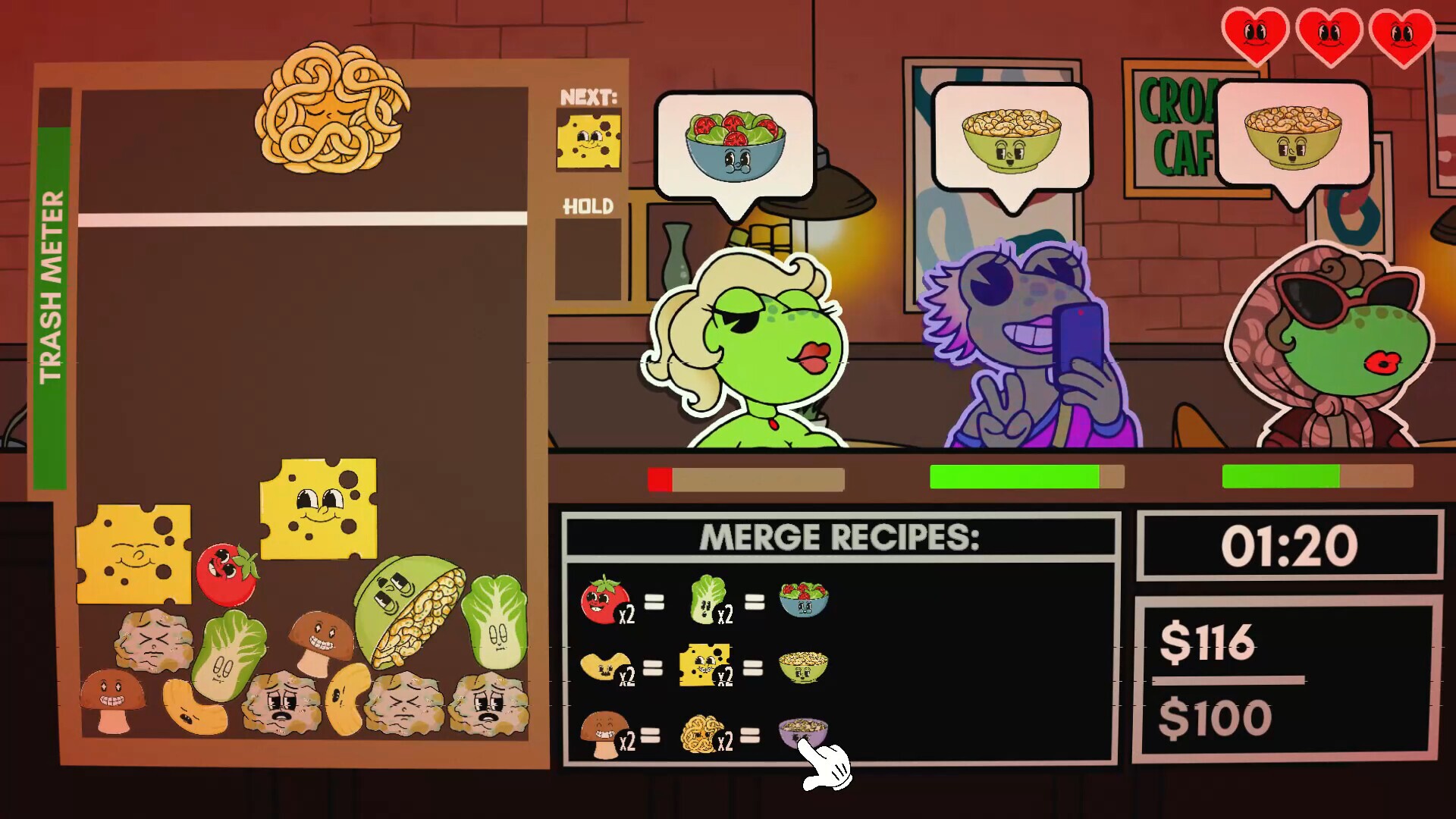Click the tomato x2 recipe ingredient

(605, 601)
